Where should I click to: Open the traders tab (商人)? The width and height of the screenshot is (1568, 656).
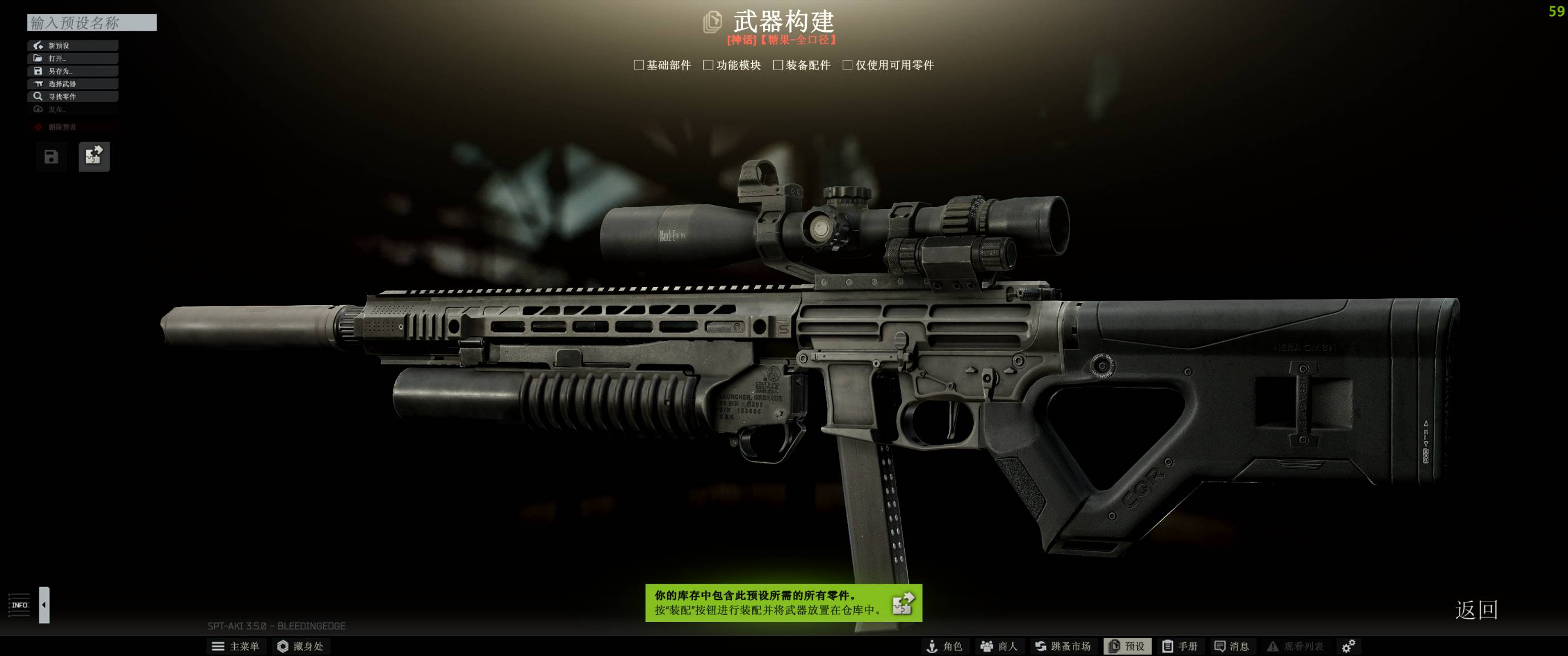click(x=999, y=646)
